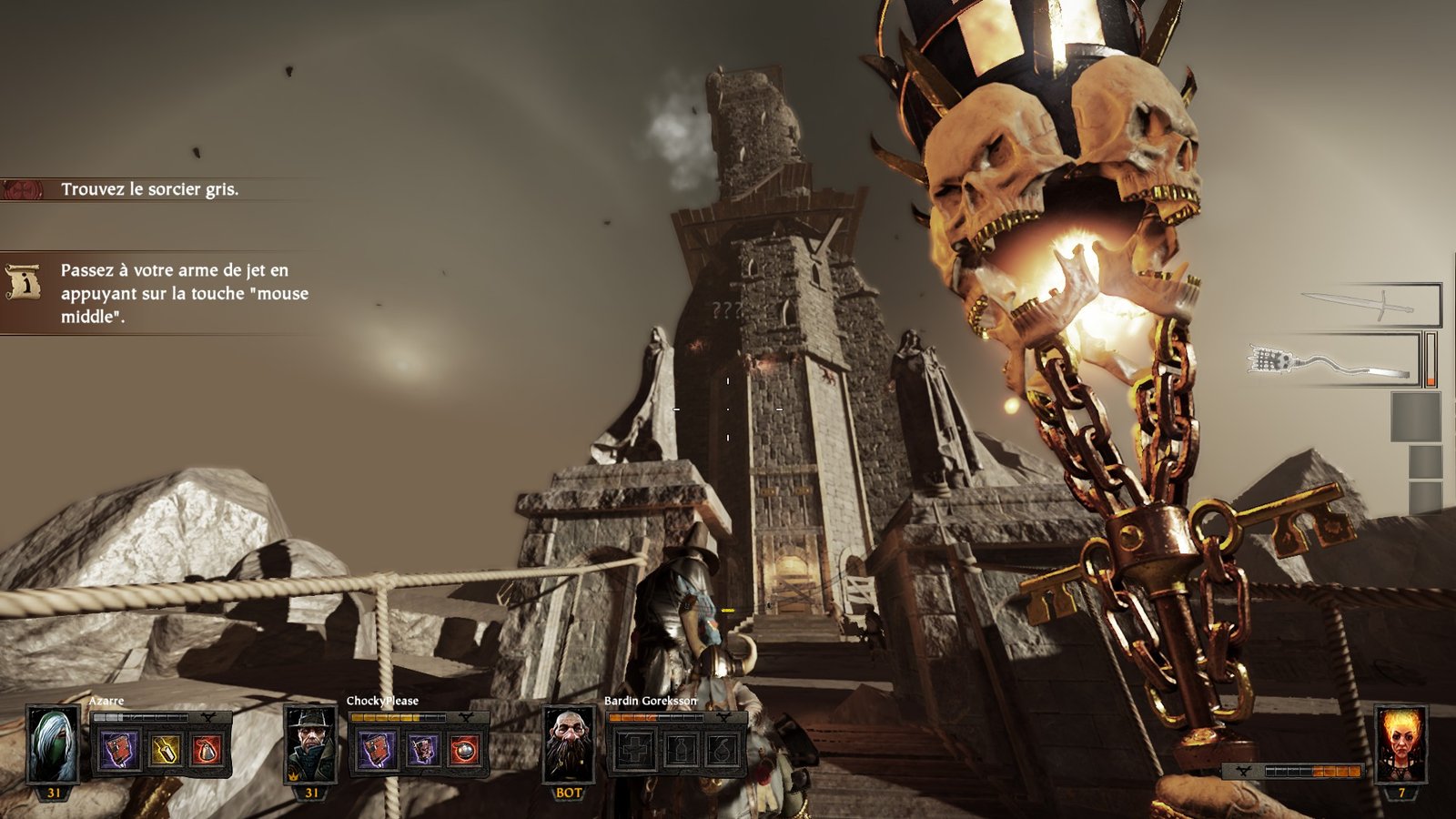1456x819 pixels.
Task: Select ChockyPlease's witch hunter portrait
Action: coord(311,745)
